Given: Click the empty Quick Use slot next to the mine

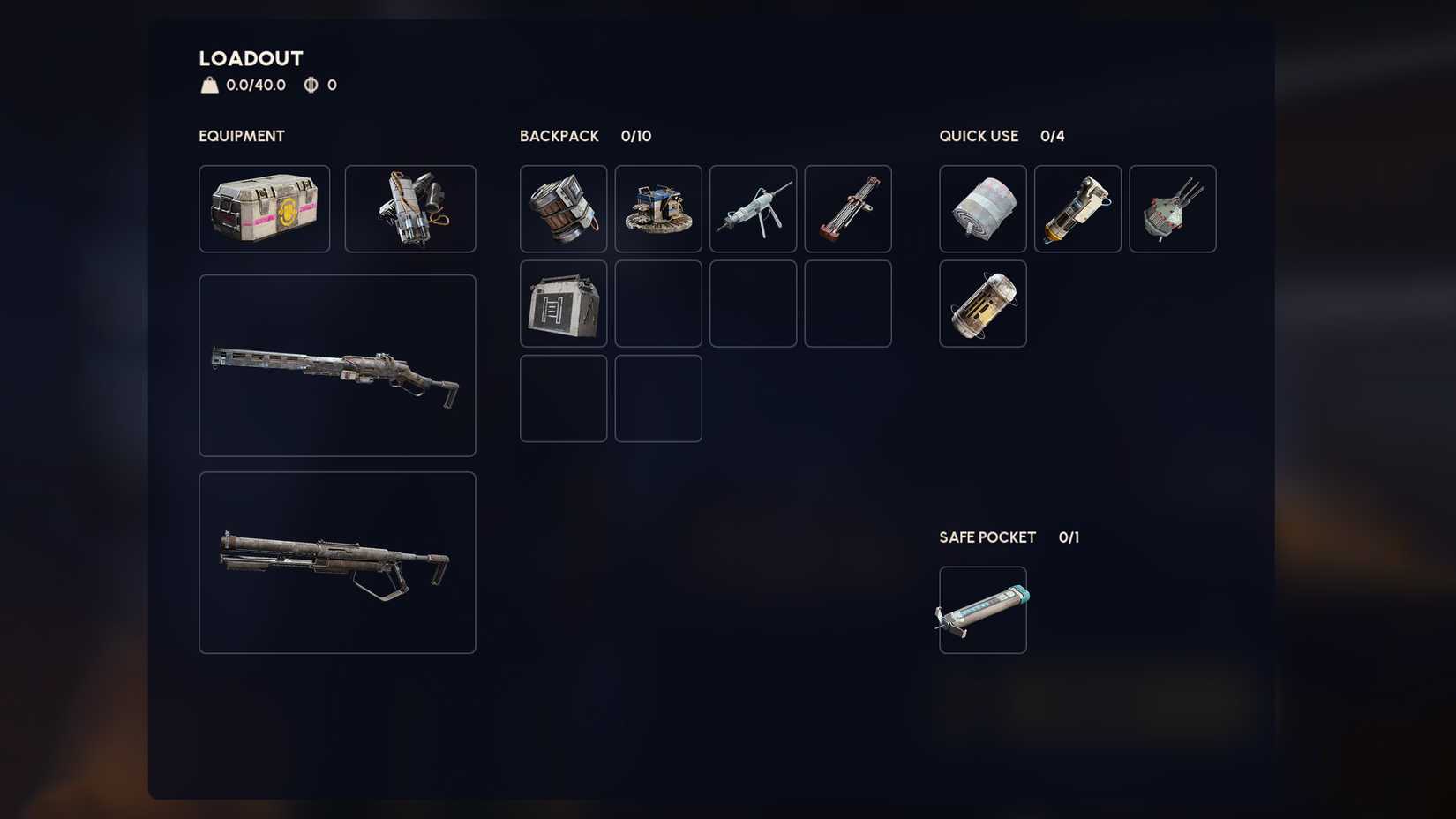Looking at the screenshot, I should tap(1077, 304).
